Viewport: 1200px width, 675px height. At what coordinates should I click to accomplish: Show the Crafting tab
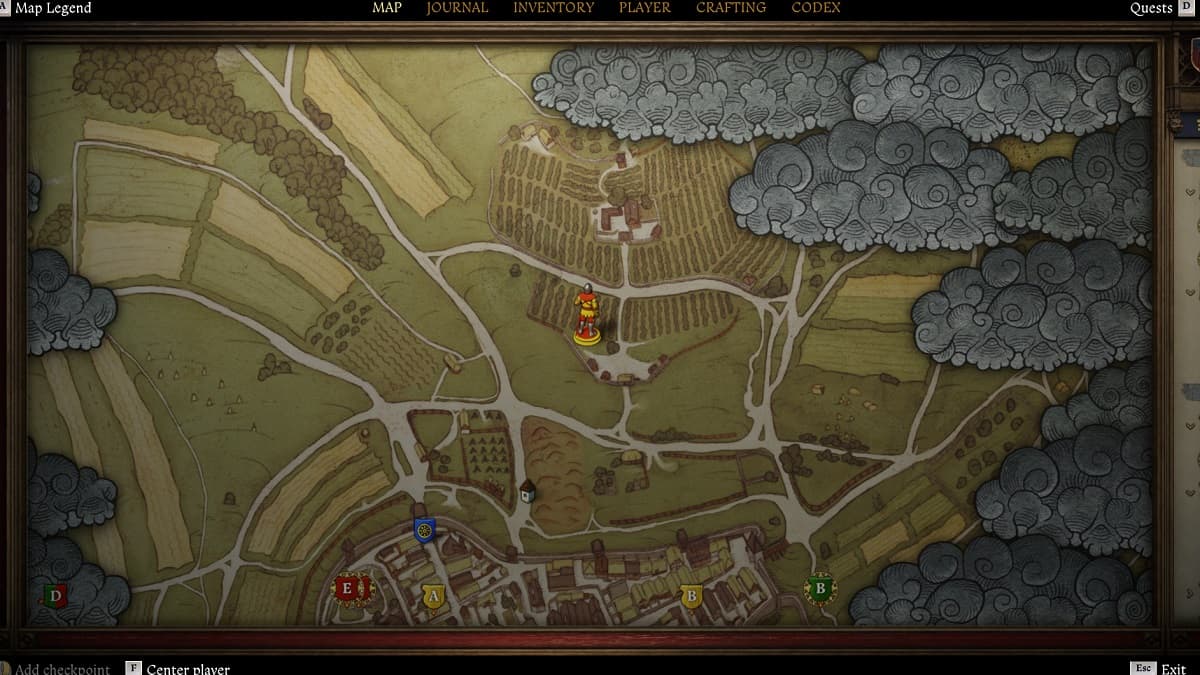tap(731, 8)
